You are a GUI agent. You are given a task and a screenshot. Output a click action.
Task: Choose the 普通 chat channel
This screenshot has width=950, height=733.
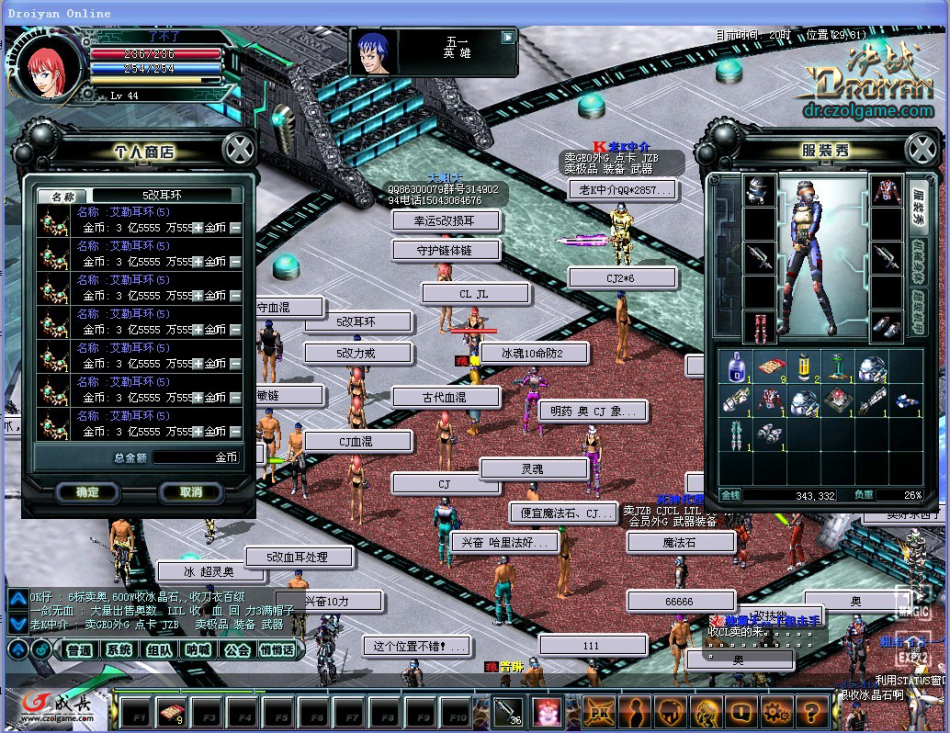click(79, 650)
